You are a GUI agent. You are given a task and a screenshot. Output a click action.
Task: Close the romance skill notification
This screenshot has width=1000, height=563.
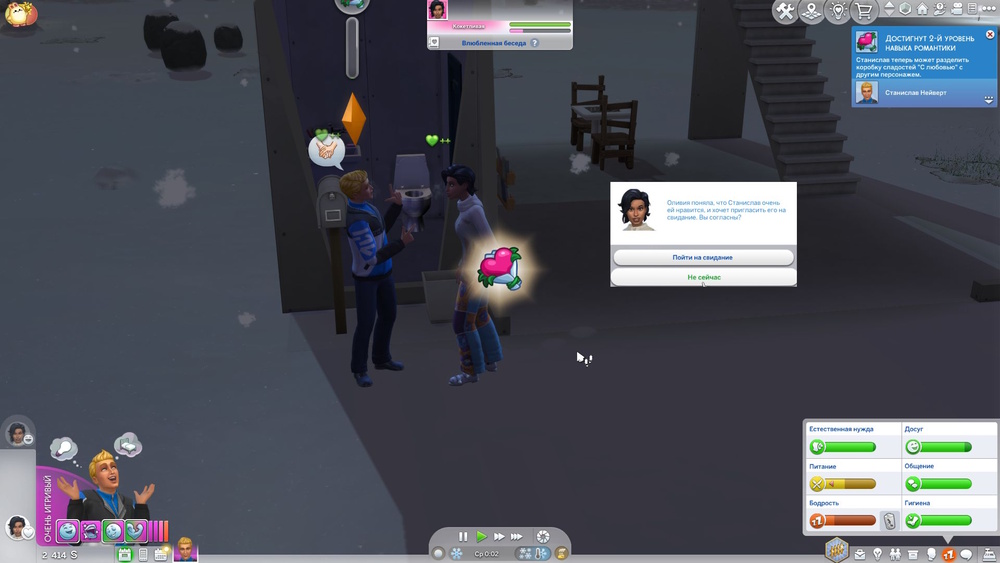990,35
